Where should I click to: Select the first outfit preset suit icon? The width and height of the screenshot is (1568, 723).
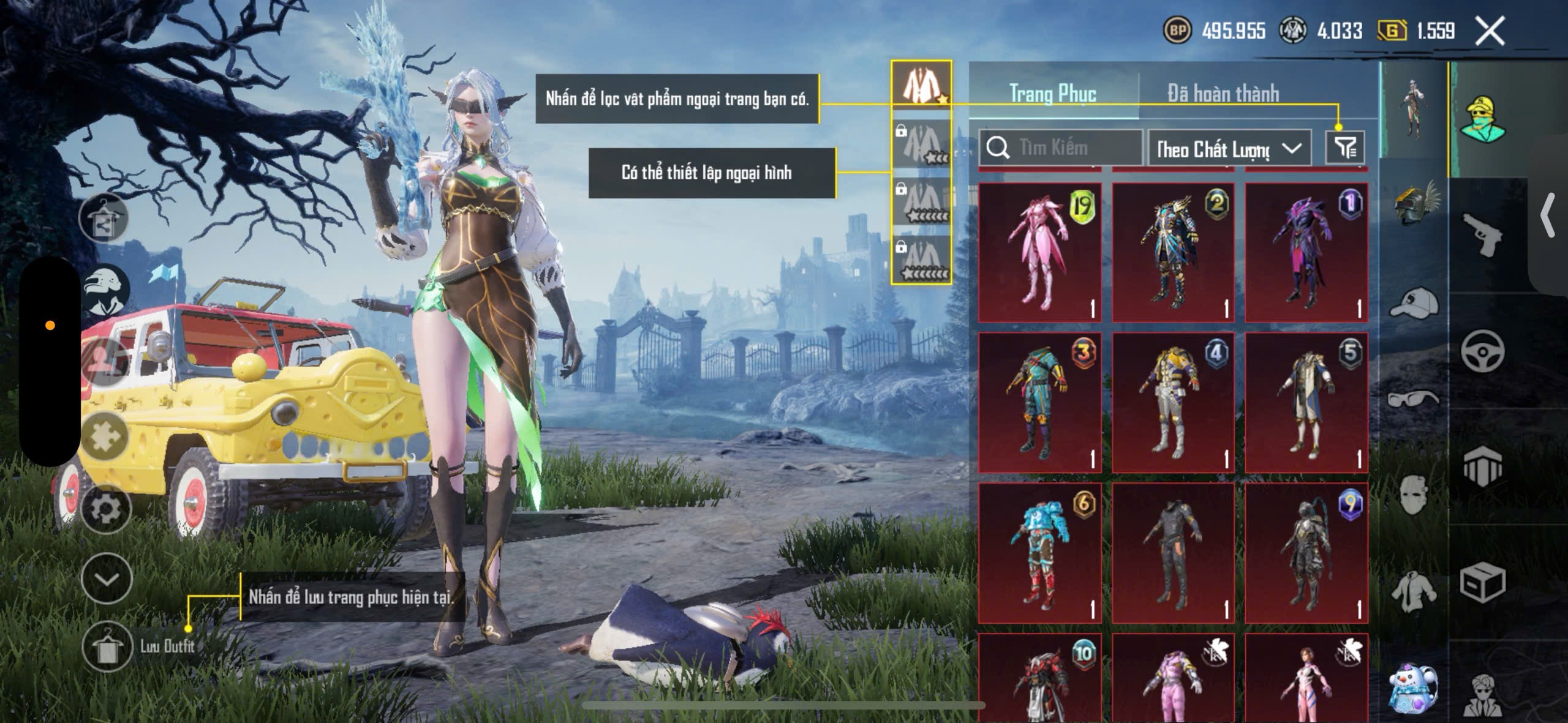pos(921,84)
